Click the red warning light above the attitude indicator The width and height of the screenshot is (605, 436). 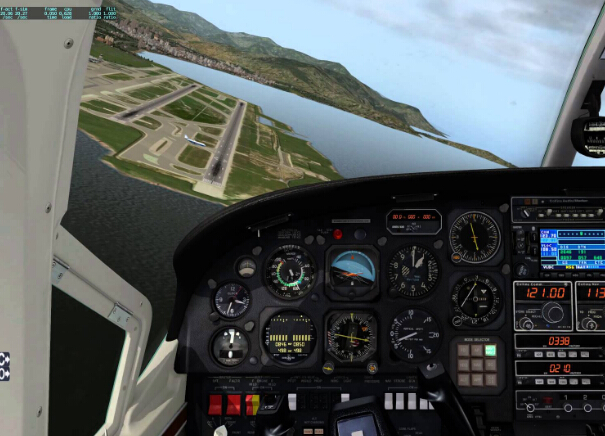338,234
